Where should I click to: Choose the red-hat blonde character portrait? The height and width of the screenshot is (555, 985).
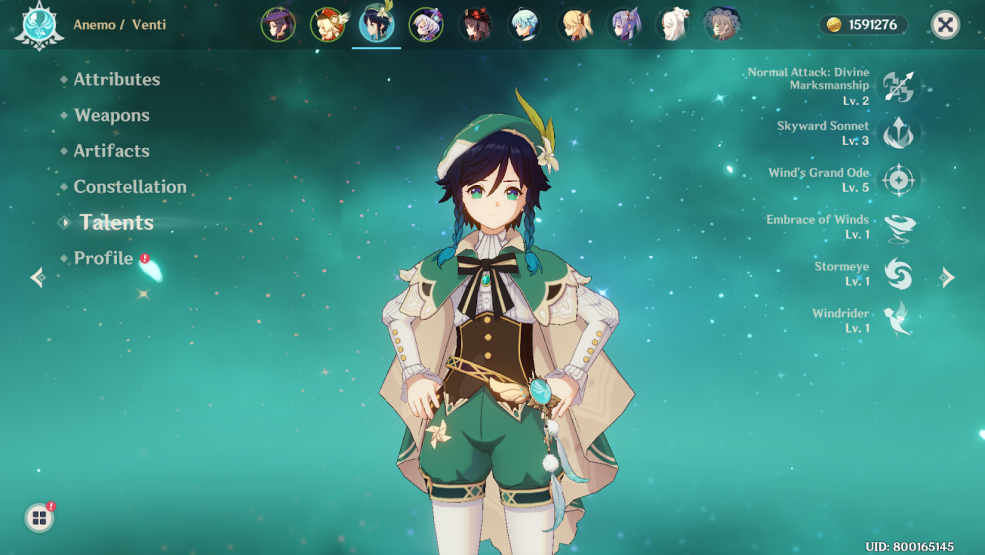pyautogui.click(x=328, y=25)
